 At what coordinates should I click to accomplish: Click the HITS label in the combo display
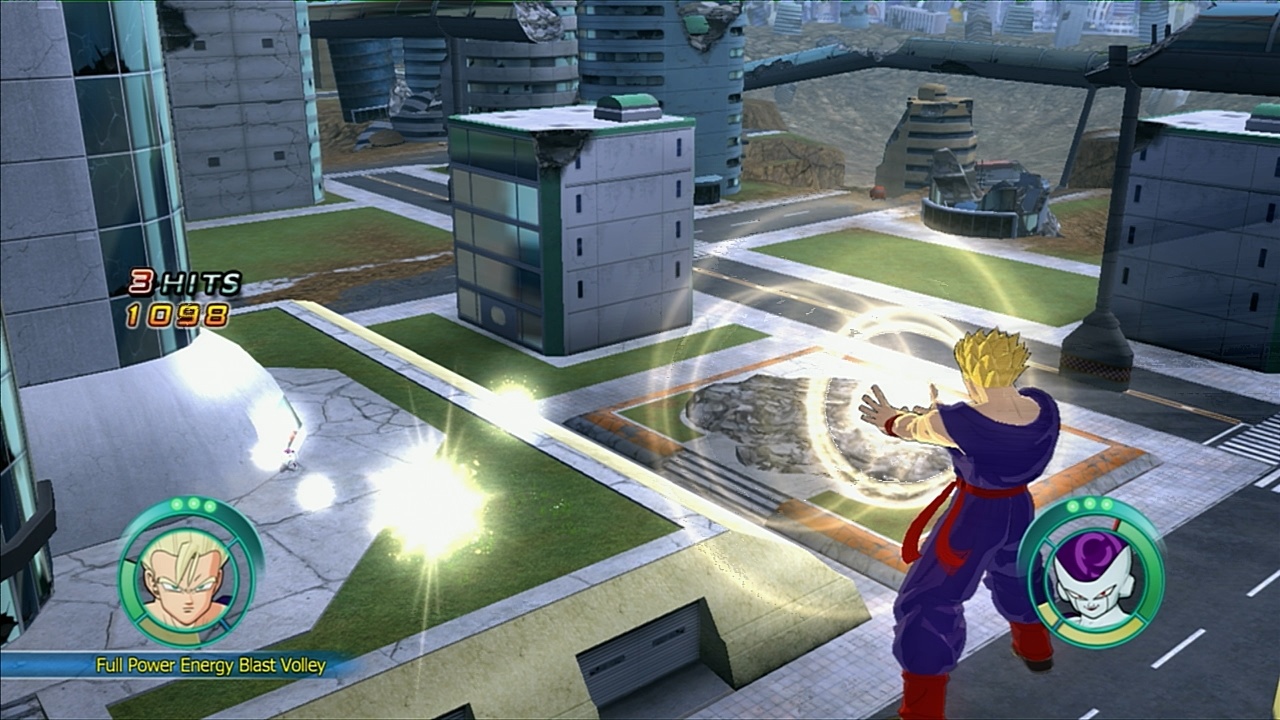[198, 284]
